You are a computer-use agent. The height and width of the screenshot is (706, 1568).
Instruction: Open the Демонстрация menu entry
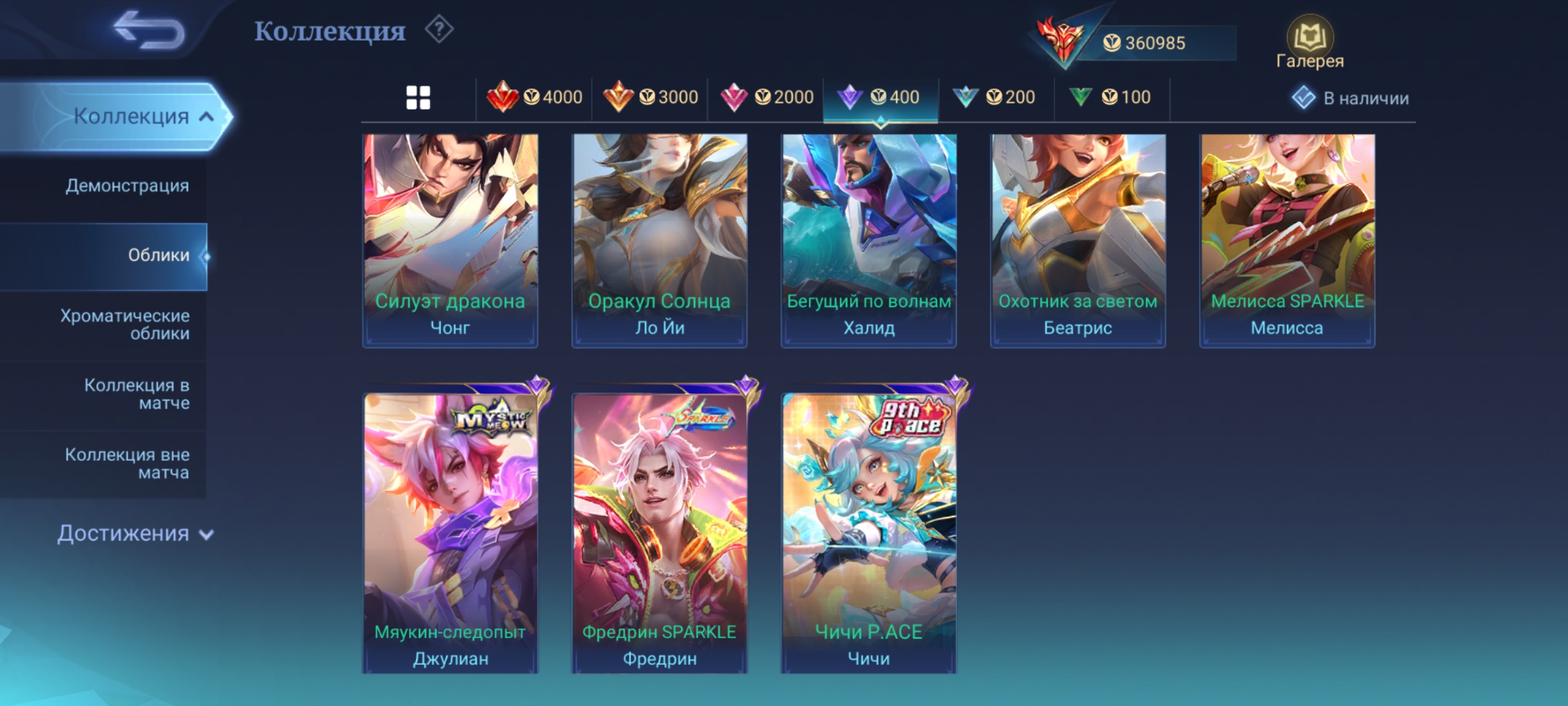click(127, 186)
